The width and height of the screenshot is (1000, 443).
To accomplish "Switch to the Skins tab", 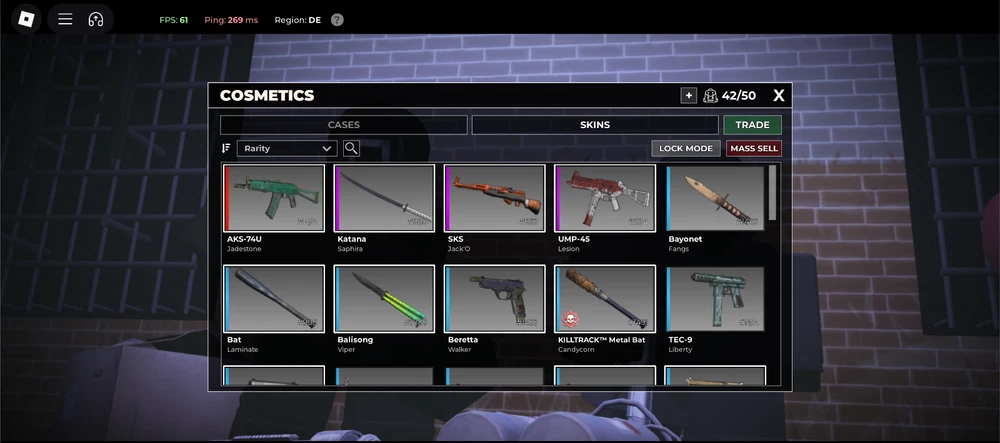I will [594, 125].
